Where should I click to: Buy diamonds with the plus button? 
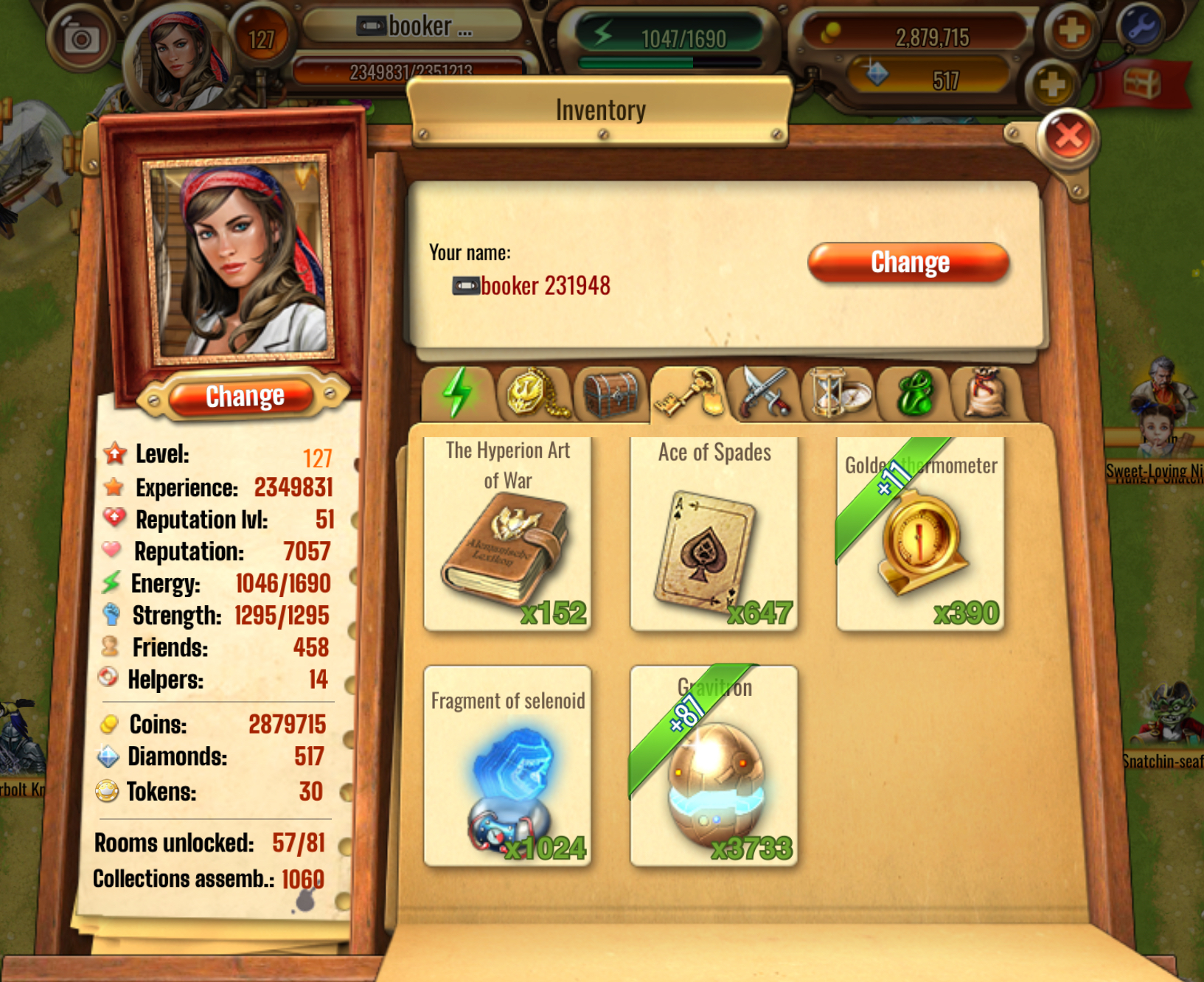(1052, 84)
